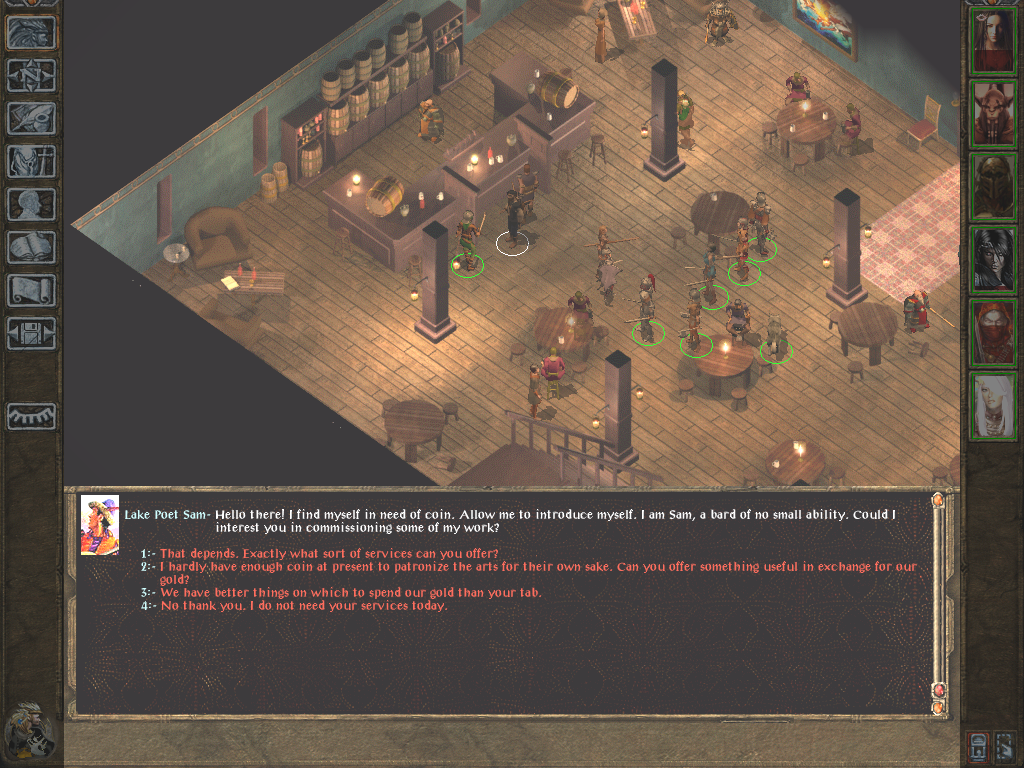Viewport: 1024px width, 768px height.
Task: Select the red-haired woman party portrait
Action: tap(993, 42)
